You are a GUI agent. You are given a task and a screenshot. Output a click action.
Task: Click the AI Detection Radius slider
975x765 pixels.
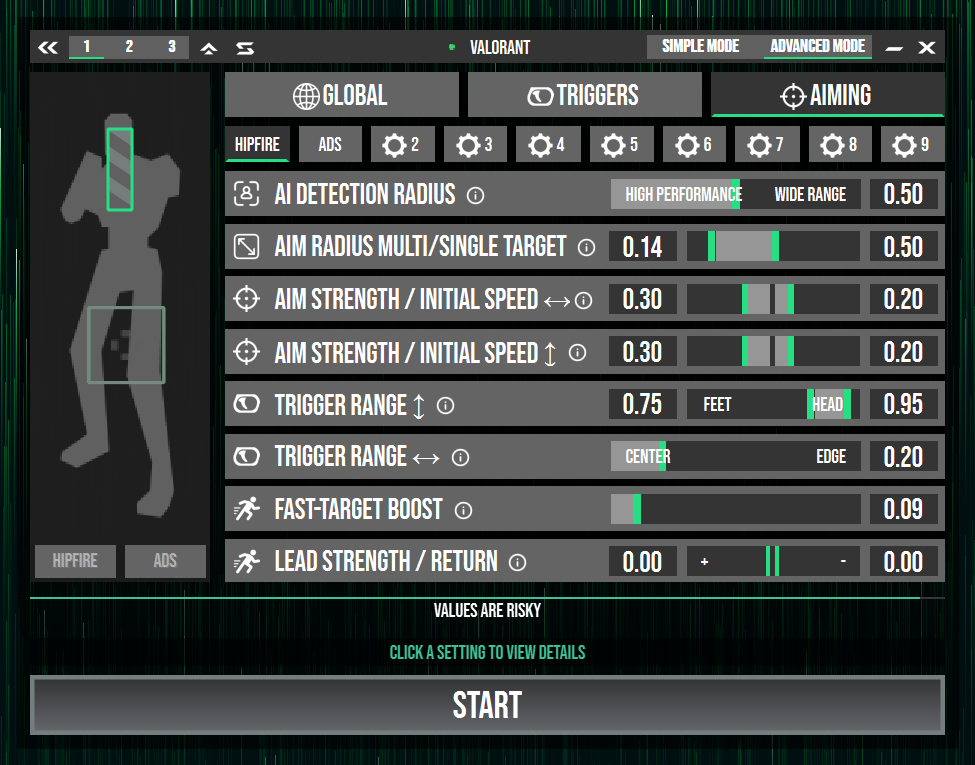(735, 194)
